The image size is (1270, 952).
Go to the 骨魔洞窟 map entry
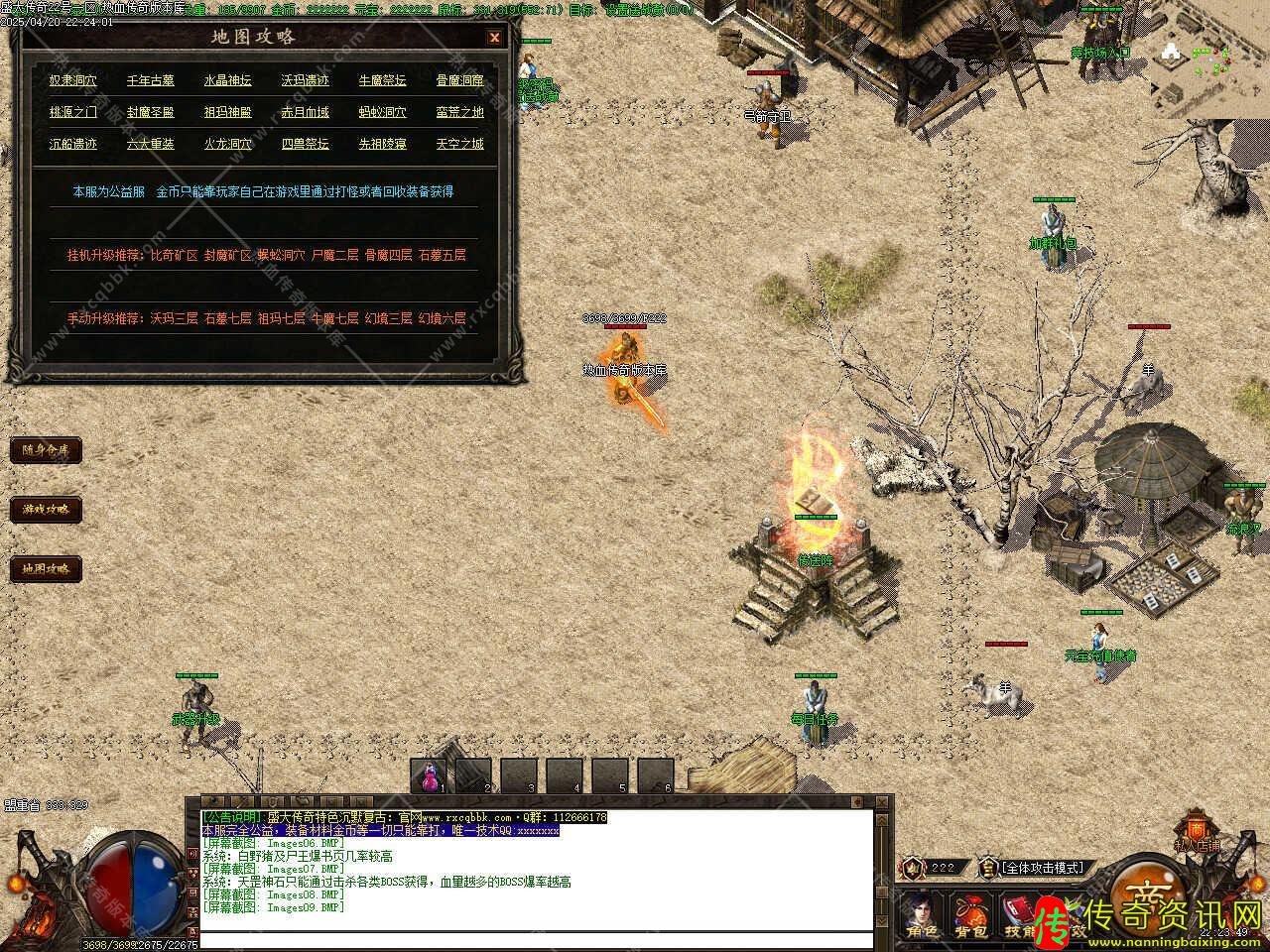click(460, 80)
